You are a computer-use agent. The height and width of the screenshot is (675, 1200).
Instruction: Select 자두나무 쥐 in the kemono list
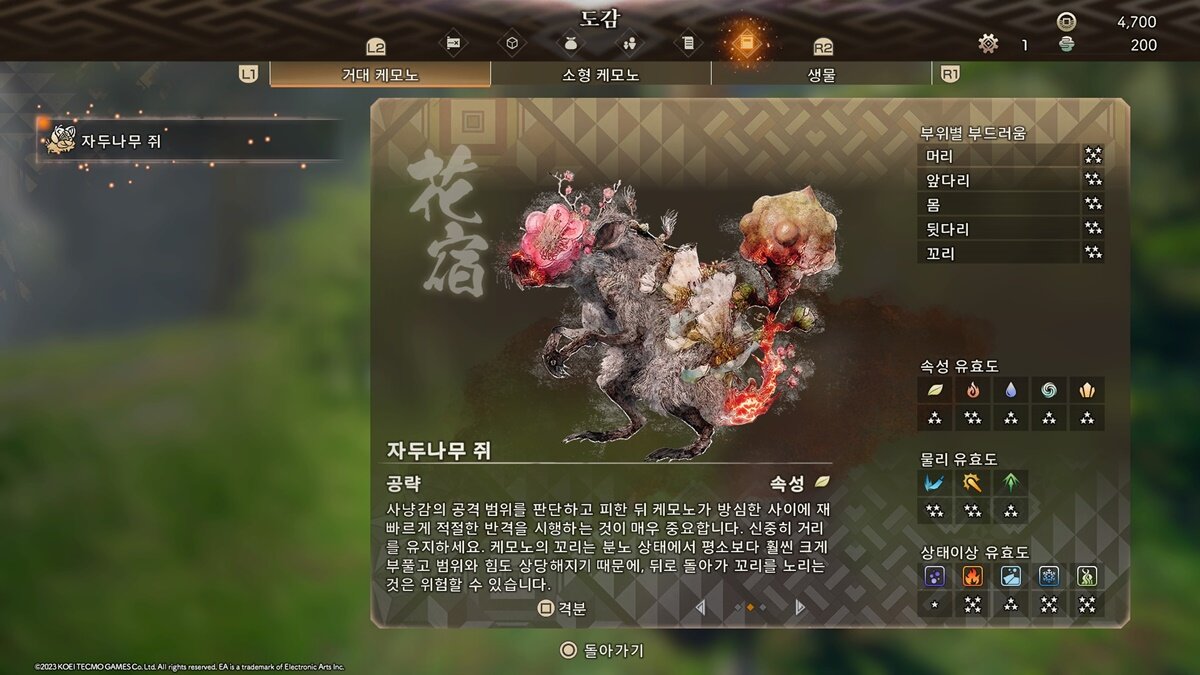pyautogui.click(x=190, y=141)
